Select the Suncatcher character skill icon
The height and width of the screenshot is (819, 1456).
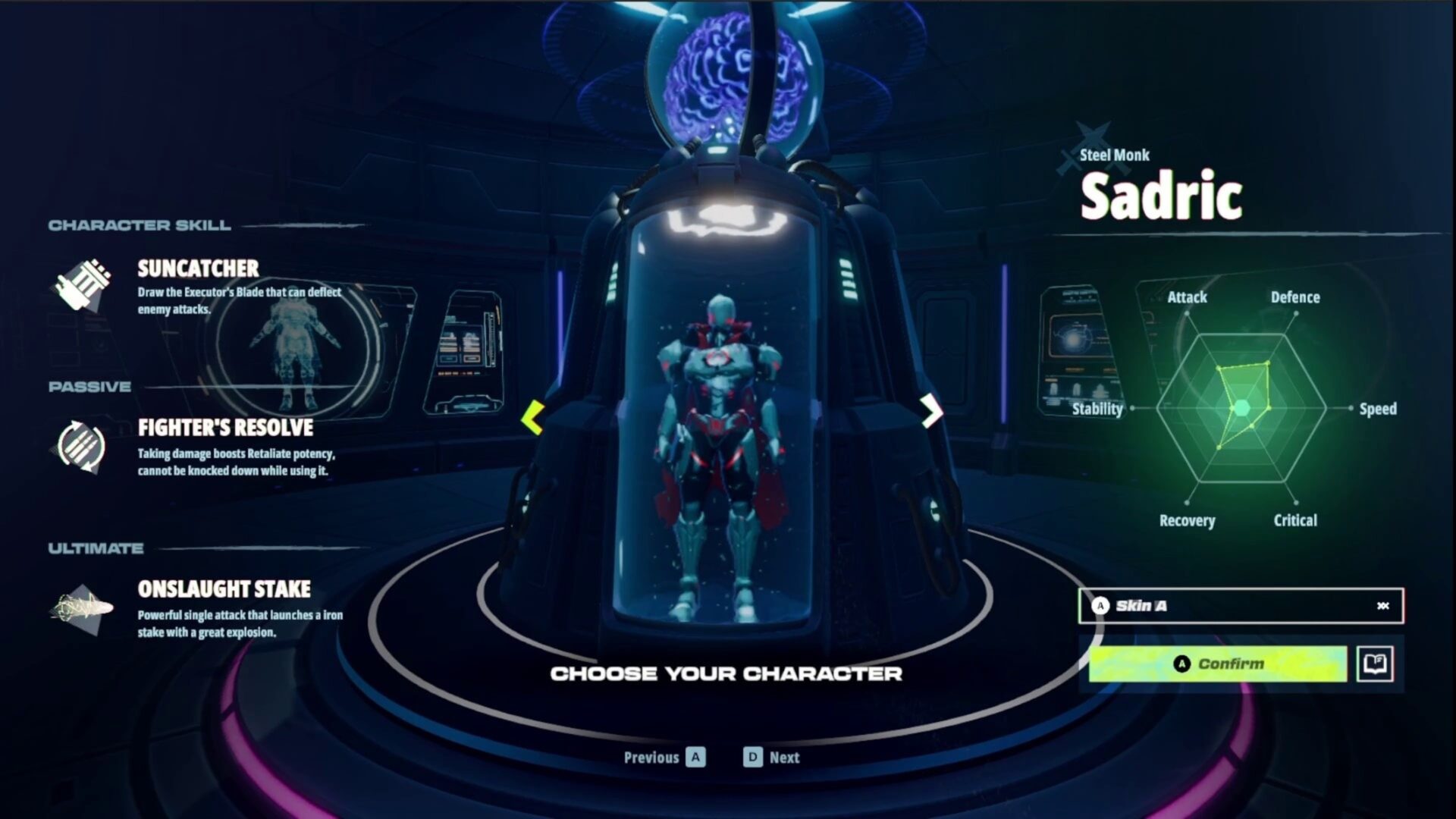click(x=83, y=286)
